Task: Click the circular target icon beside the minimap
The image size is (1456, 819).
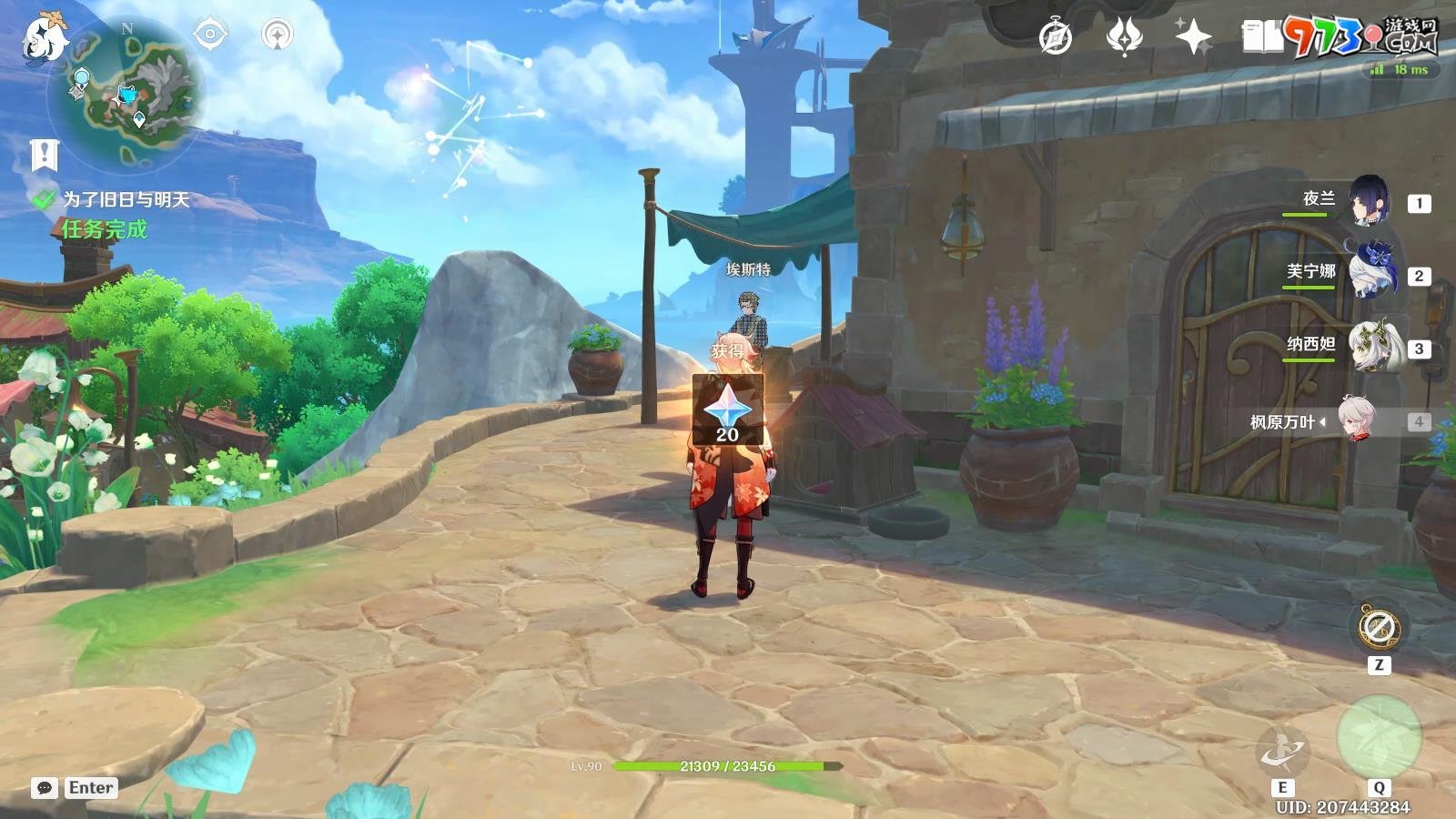Action: pyautogui.click(x=210, y=35)
